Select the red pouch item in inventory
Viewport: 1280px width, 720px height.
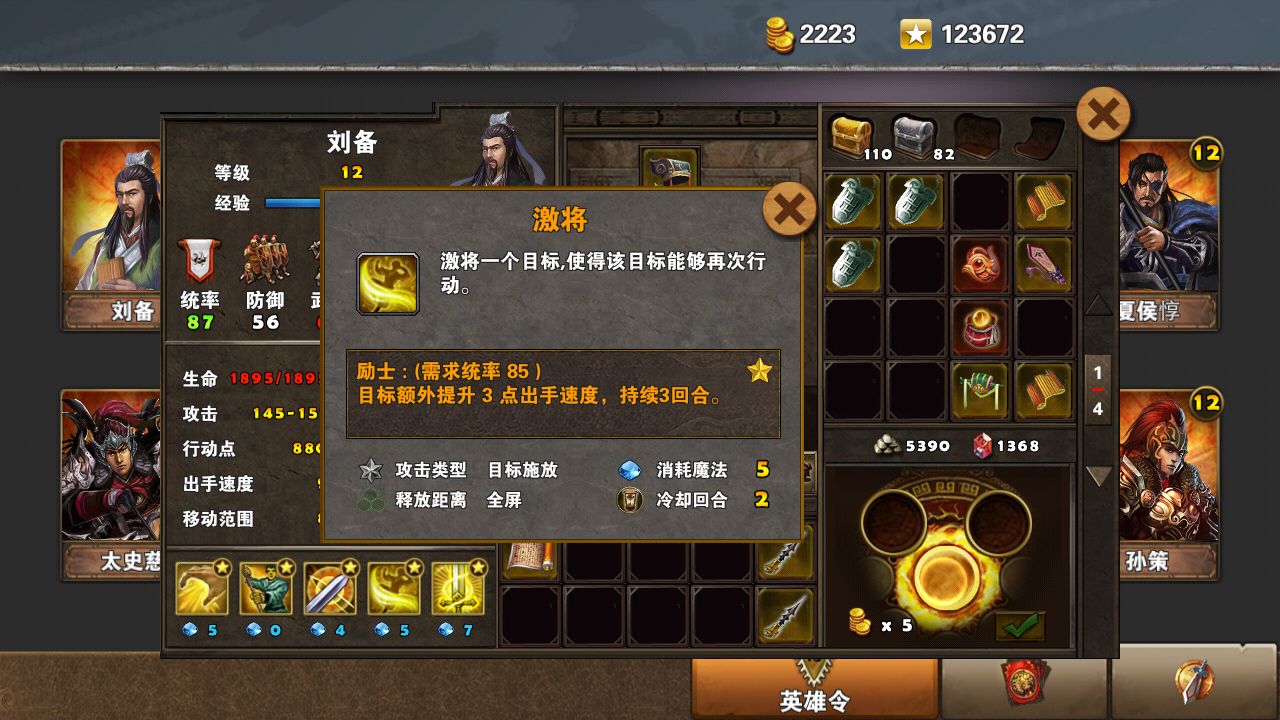click(x=980, y=330)
